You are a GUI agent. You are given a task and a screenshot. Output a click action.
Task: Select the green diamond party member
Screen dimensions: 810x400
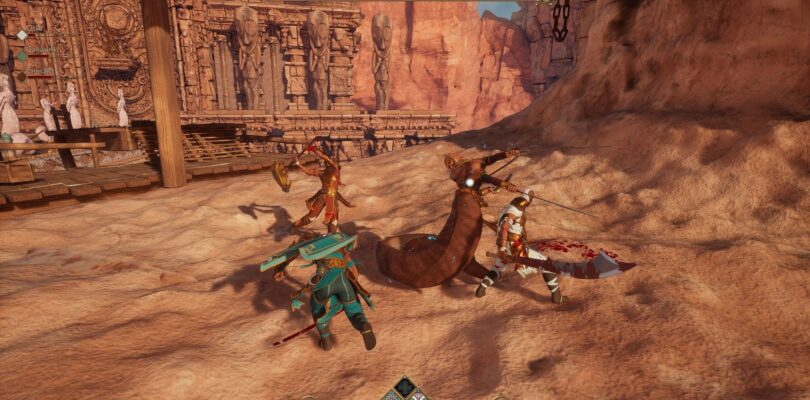pos(22,56)
